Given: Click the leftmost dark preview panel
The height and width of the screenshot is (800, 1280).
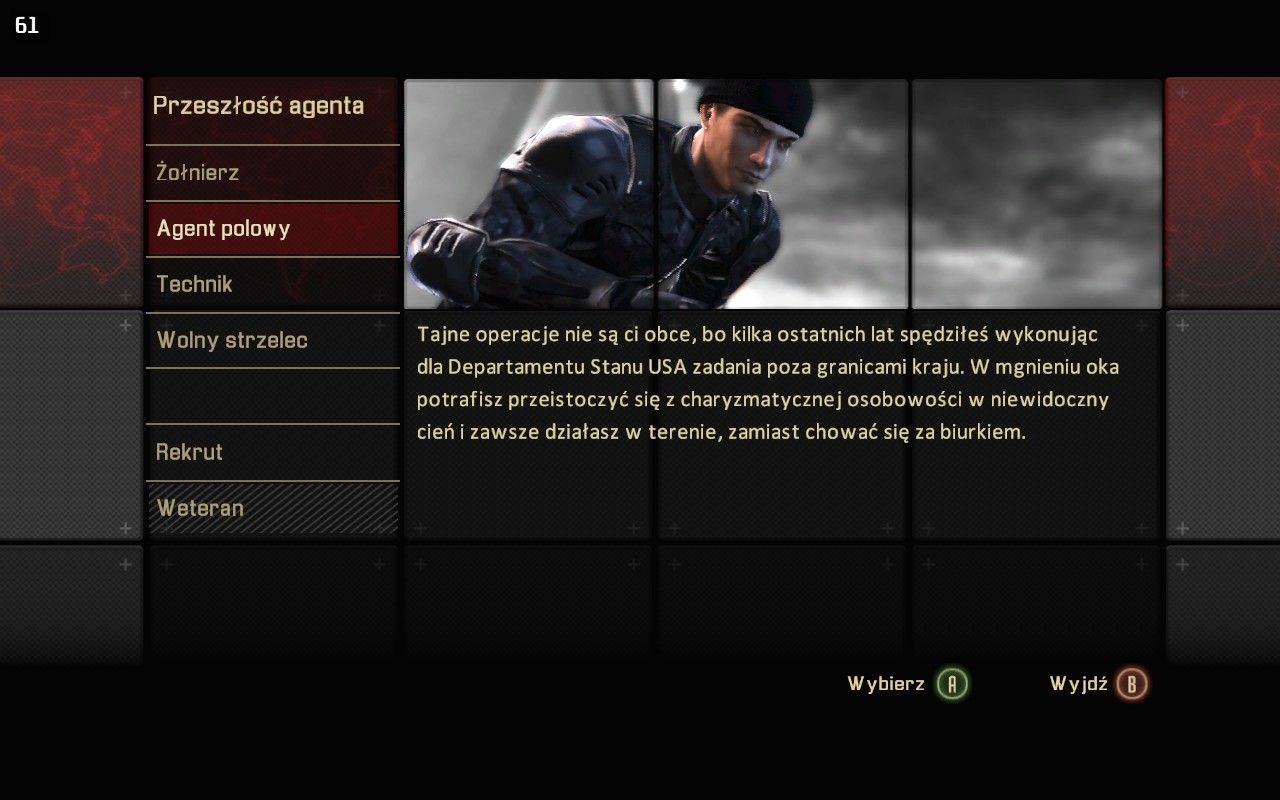Looking at the screenshot, I should pos(530,190).
